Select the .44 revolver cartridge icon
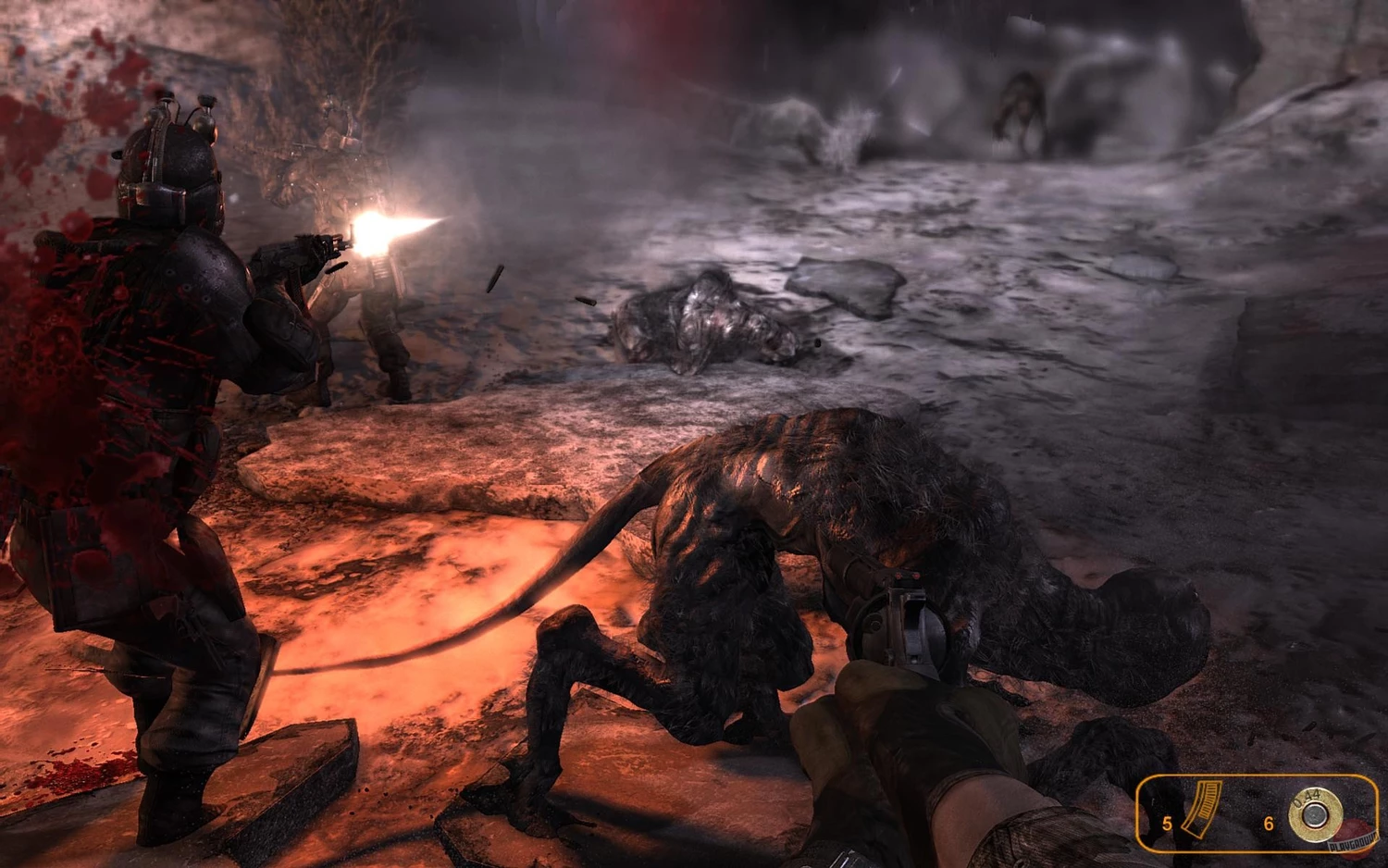Image resolution: width=1388 pixels, height=868 pixels. [1314, 814]
